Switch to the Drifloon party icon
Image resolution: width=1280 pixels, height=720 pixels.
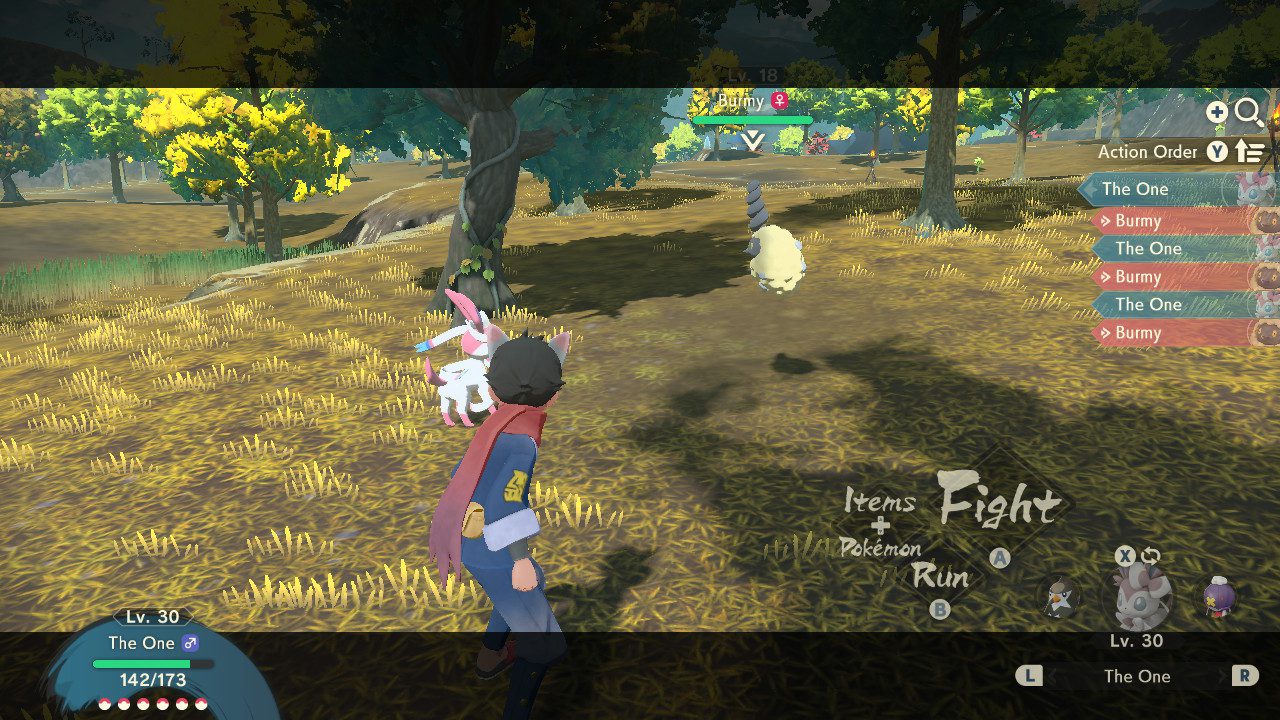[x=1219, y=597]
